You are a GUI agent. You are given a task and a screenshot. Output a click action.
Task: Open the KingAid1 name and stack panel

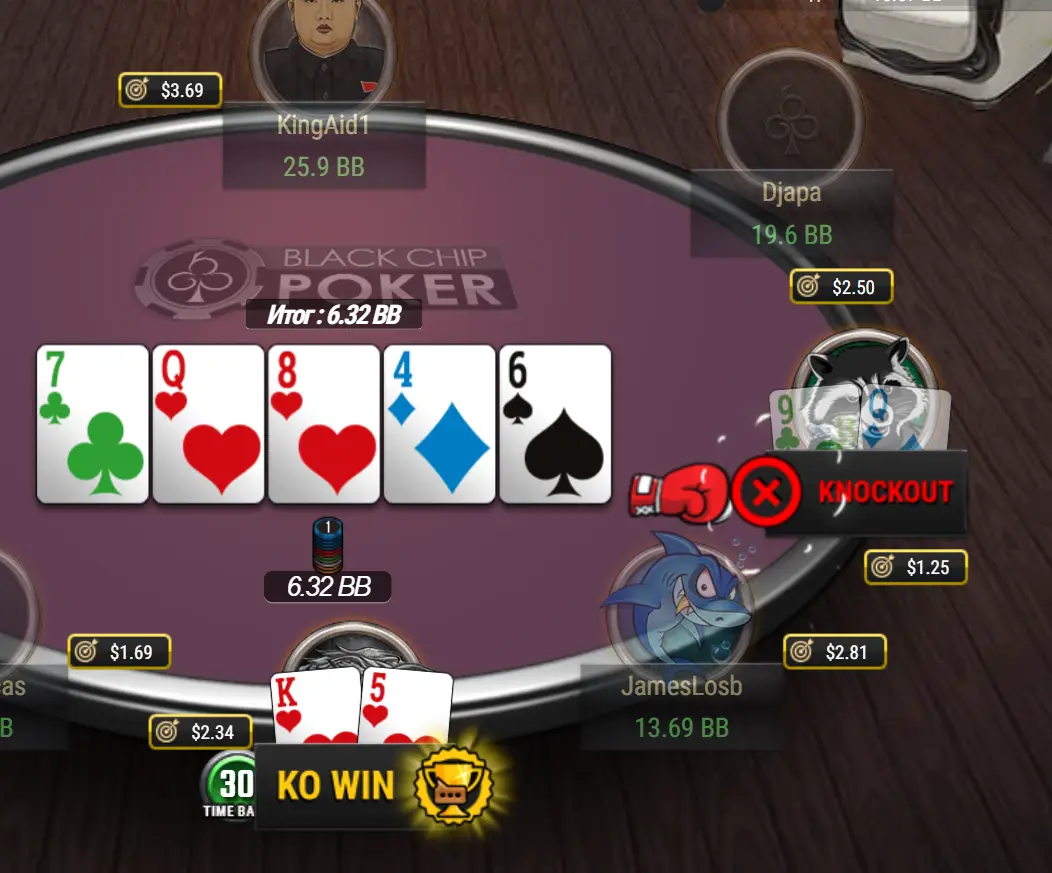coord(323,146)
